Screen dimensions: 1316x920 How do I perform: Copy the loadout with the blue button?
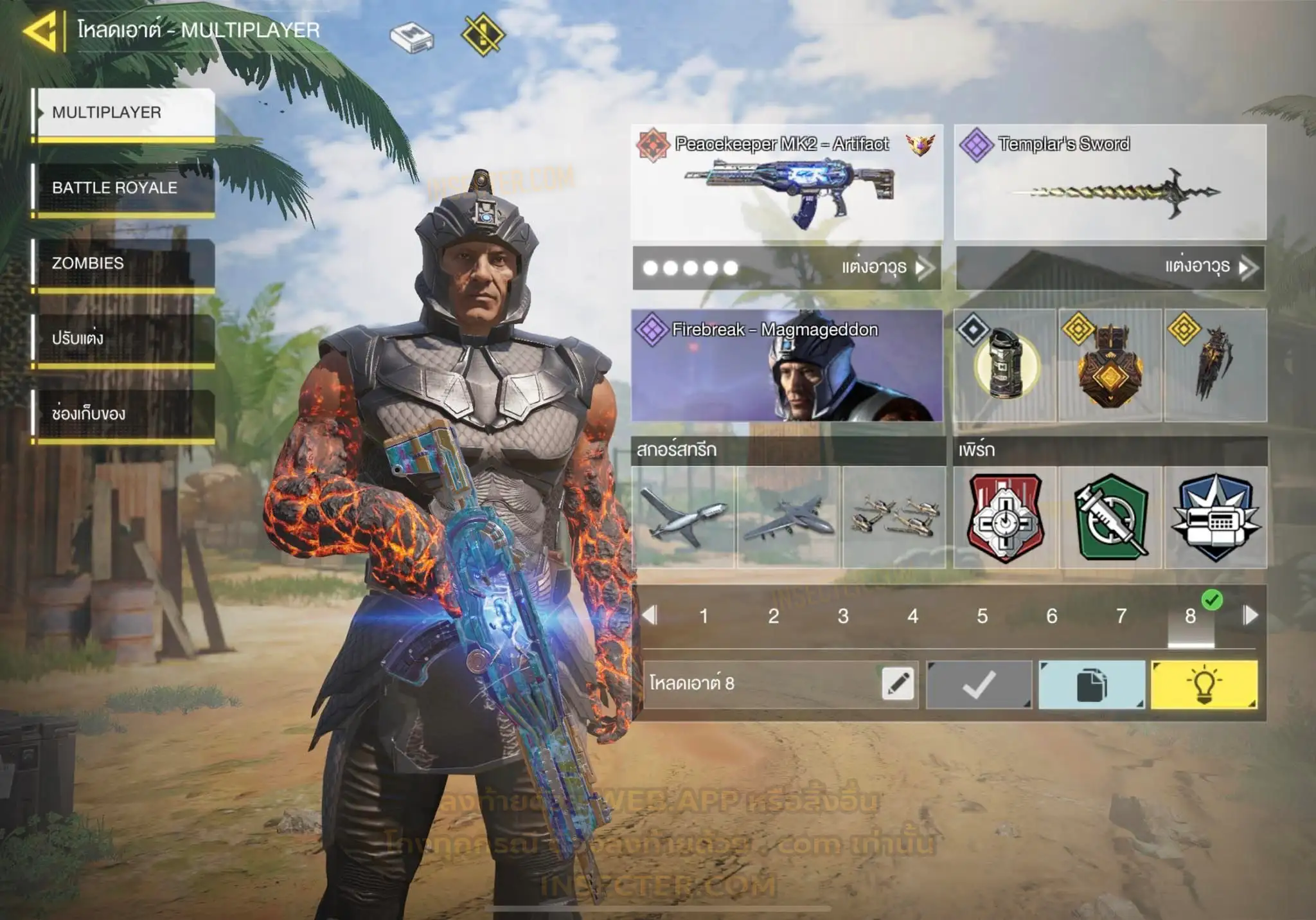1091,685
